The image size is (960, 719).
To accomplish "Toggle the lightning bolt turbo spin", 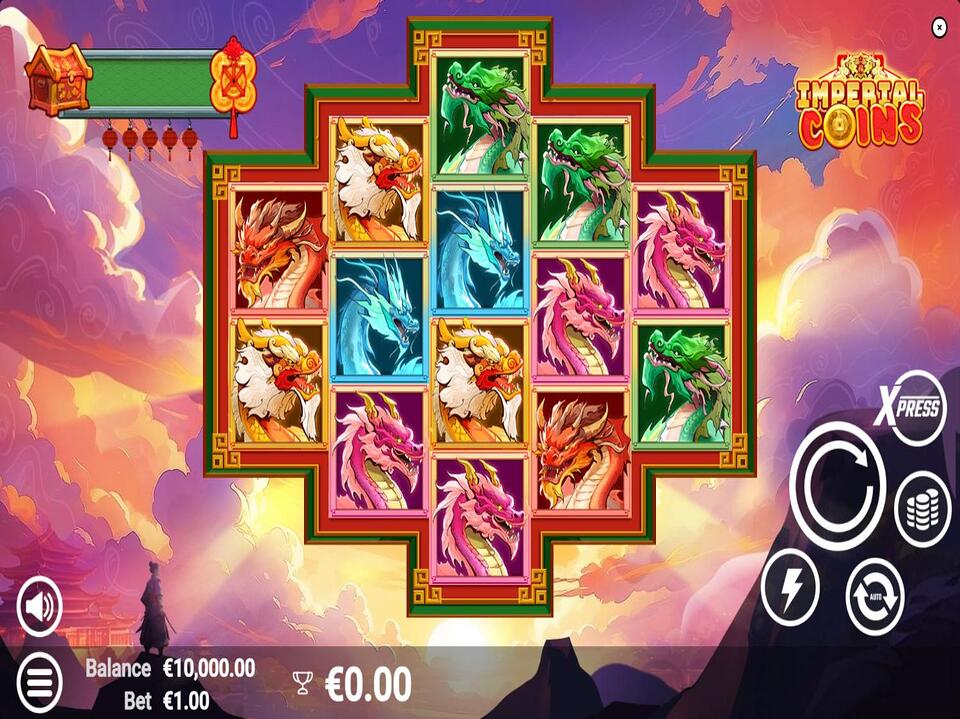I will (790, 588).
